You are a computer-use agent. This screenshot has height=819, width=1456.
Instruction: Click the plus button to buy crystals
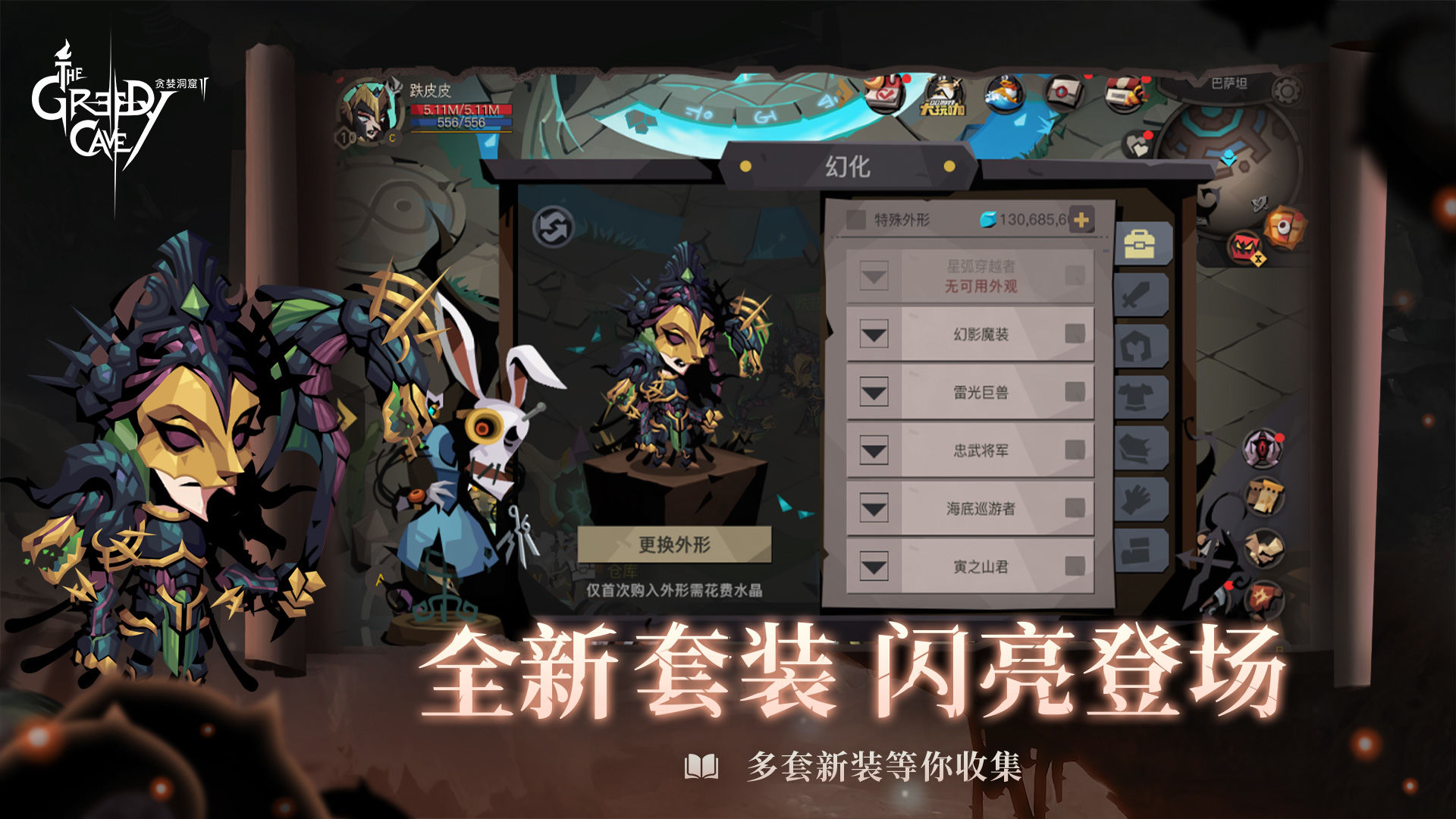coord(1083,219)
